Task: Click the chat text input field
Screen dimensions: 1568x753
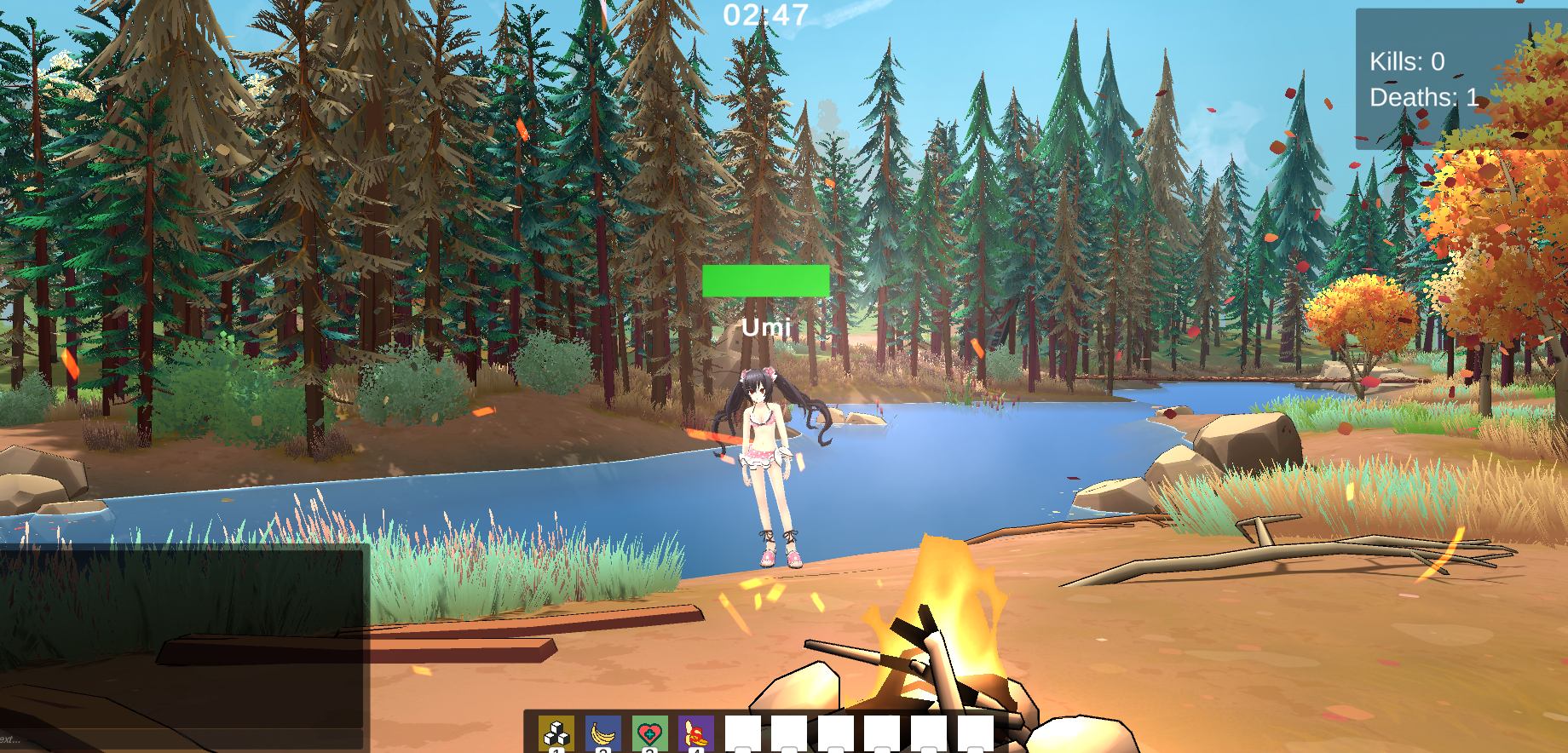Action: [182, 739]
